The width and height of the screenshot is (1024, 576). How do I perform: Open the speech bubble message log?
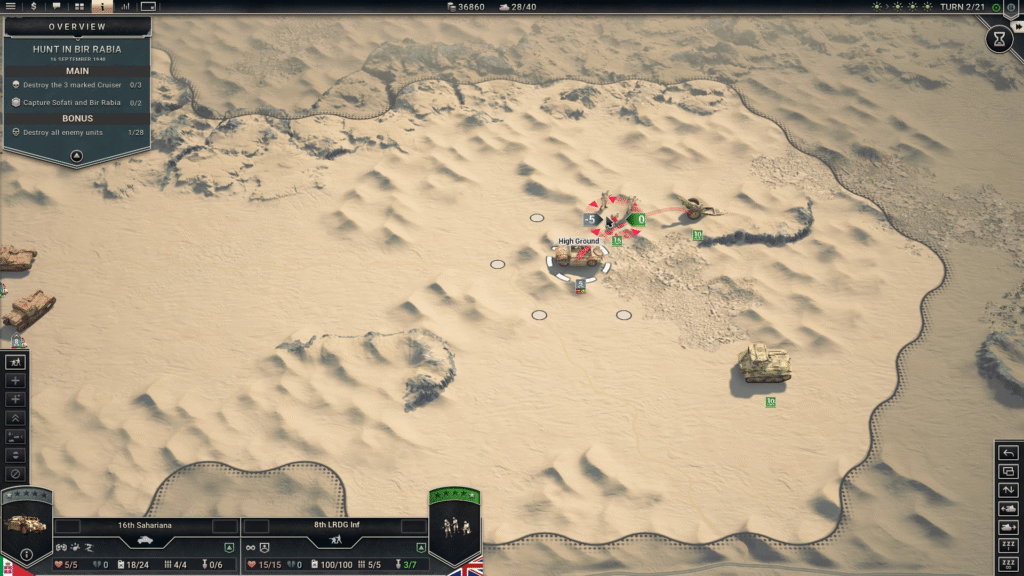(56, 7)
